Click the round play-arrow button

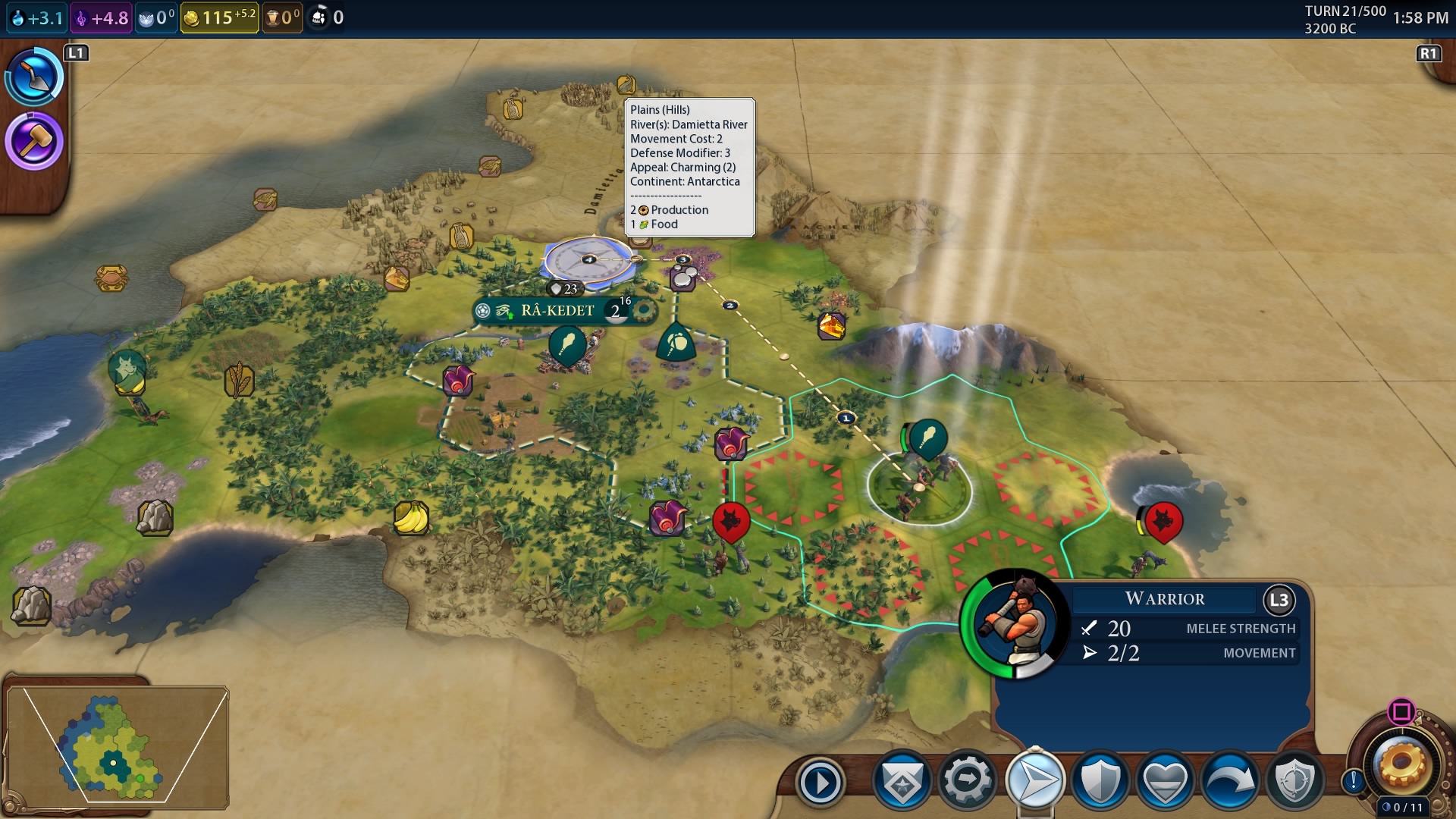(x=821, y=782)
